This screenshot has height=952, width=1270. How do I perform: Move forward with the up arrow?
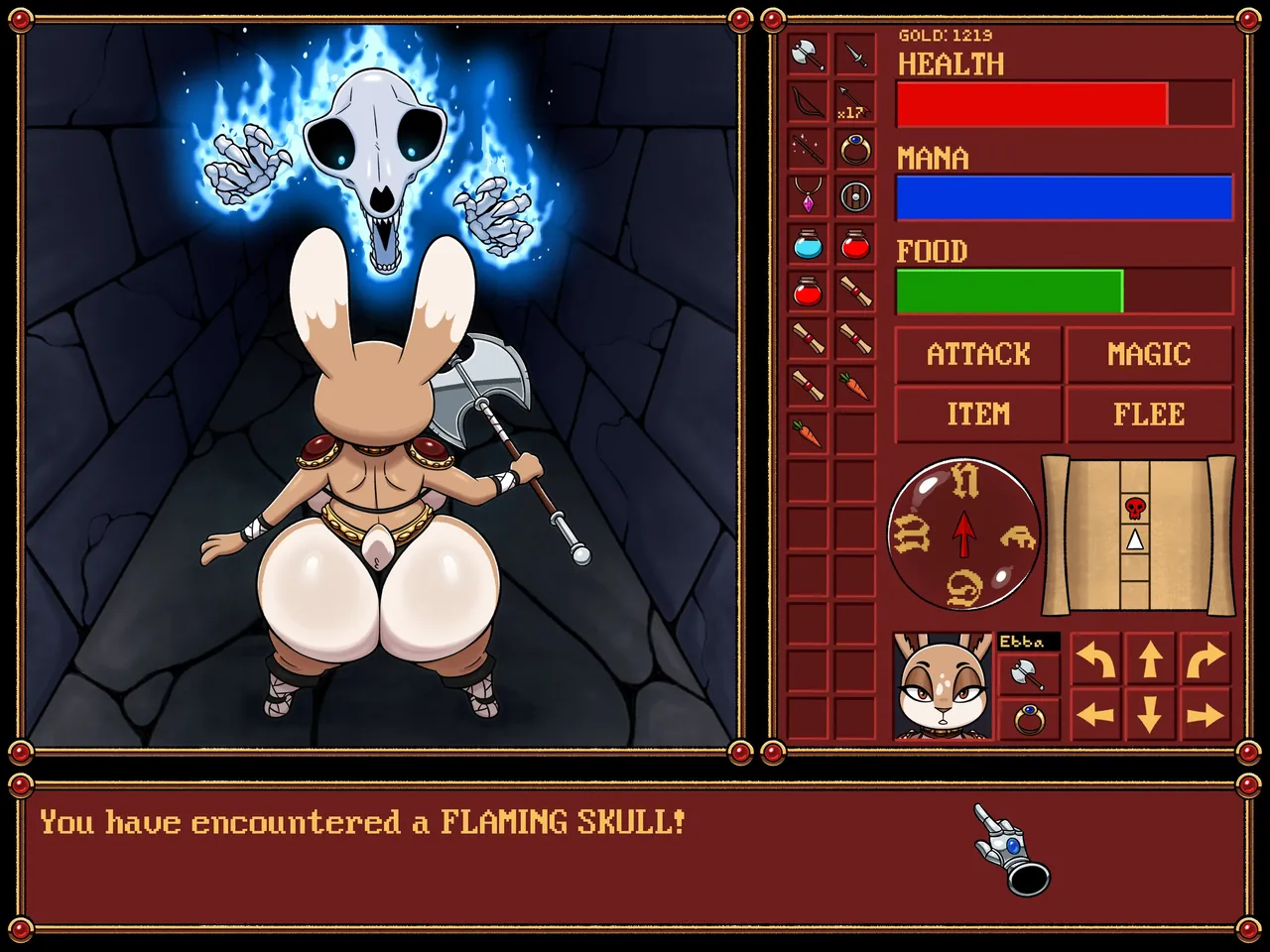[1150, 659]
